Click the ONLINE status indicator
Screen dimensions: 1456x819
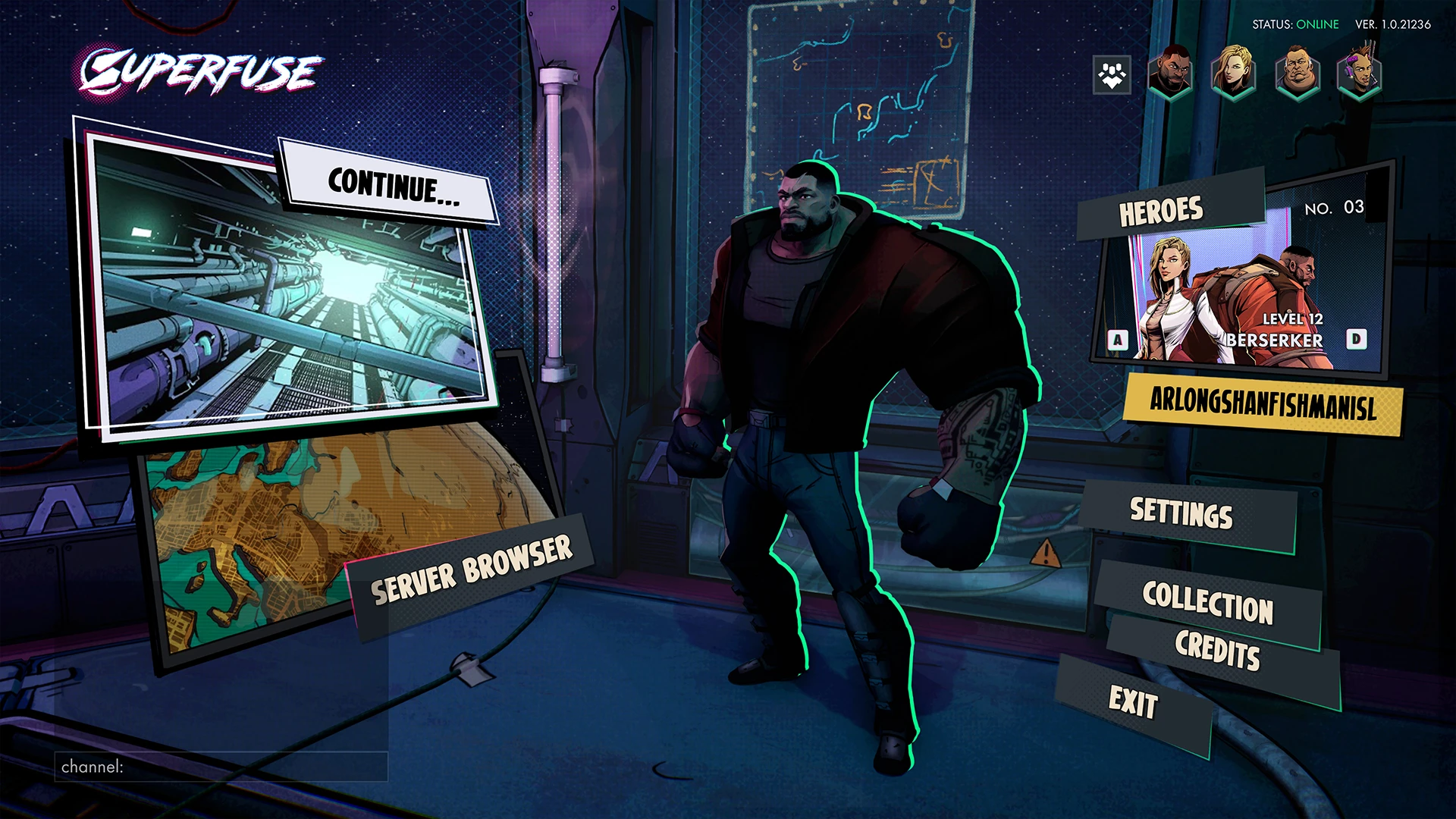pyautogui.click(x=1317, y=24)
